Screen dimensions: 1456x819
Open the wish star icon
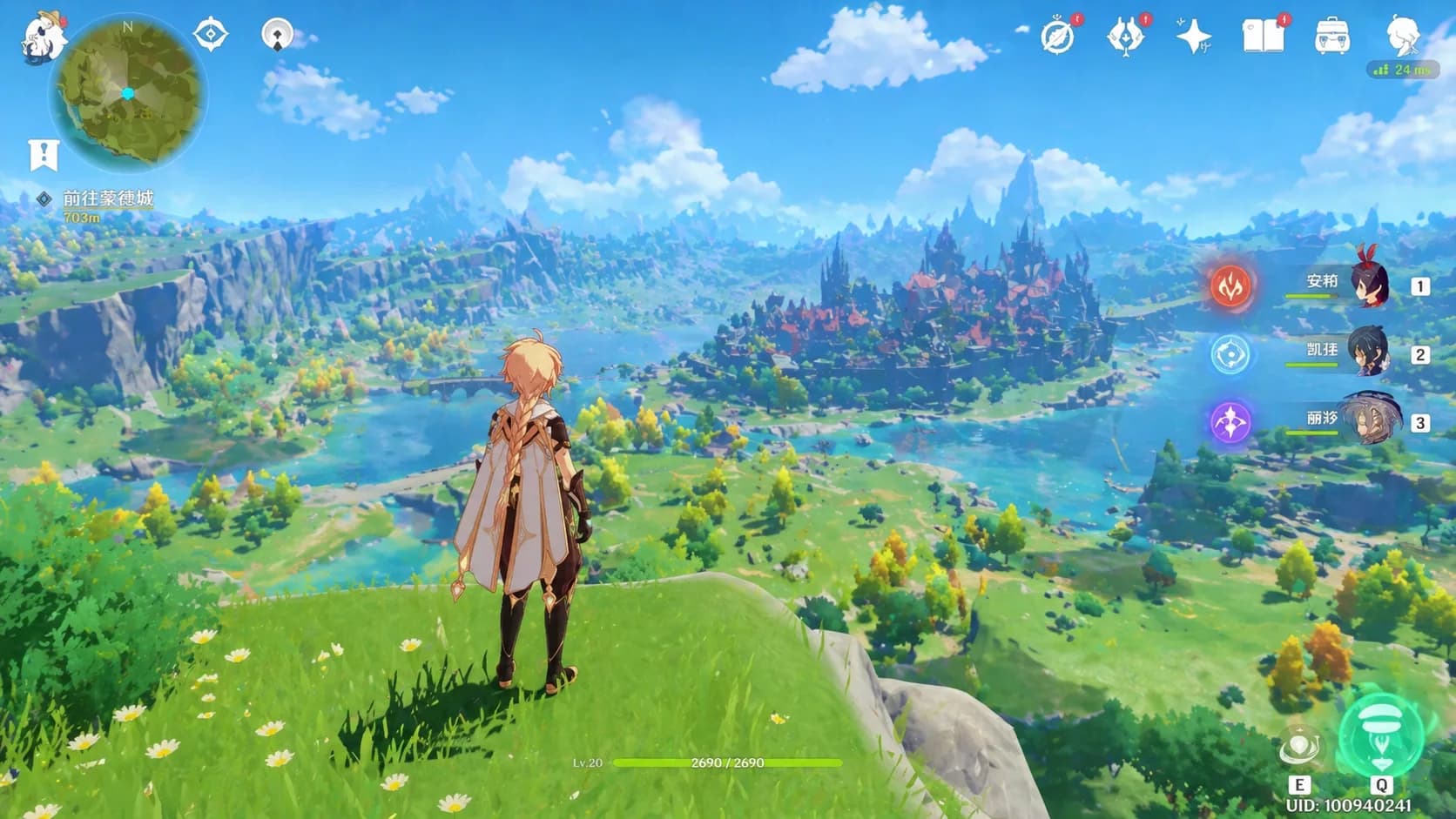click(1193, 37)
